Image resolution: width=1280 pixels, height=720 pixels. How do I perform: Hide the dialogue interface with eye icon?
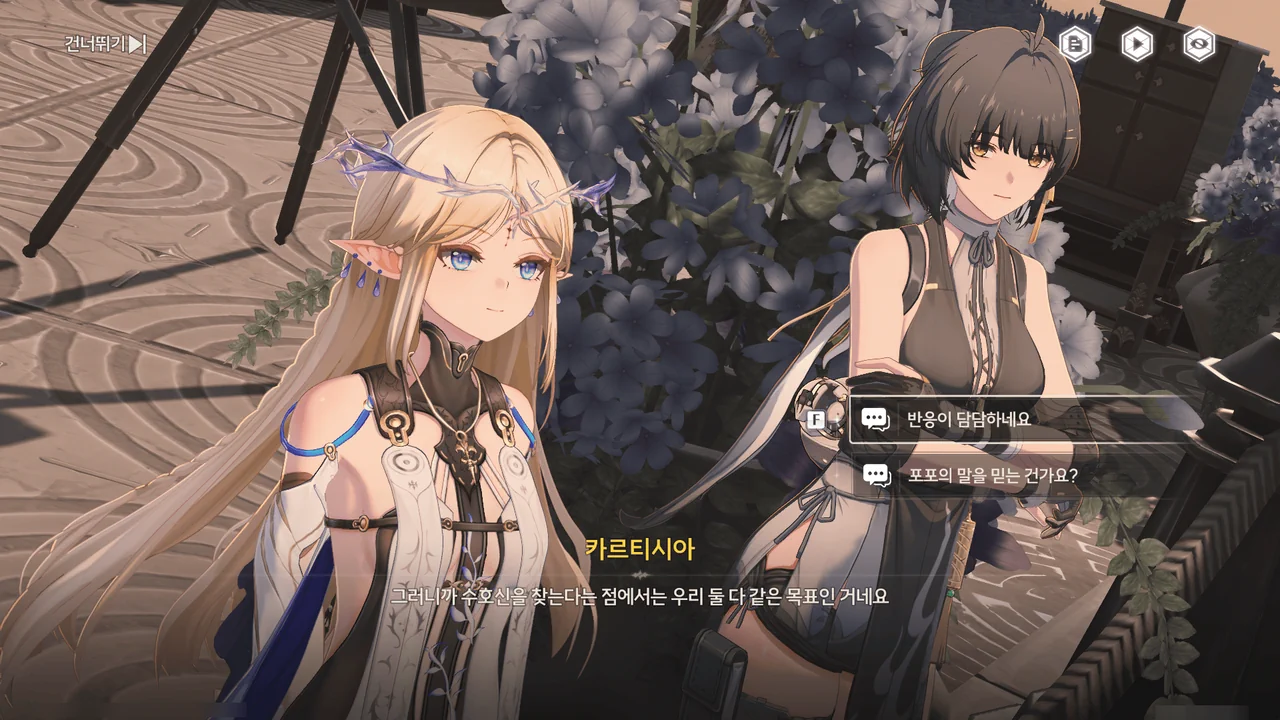pos(1199,44)
